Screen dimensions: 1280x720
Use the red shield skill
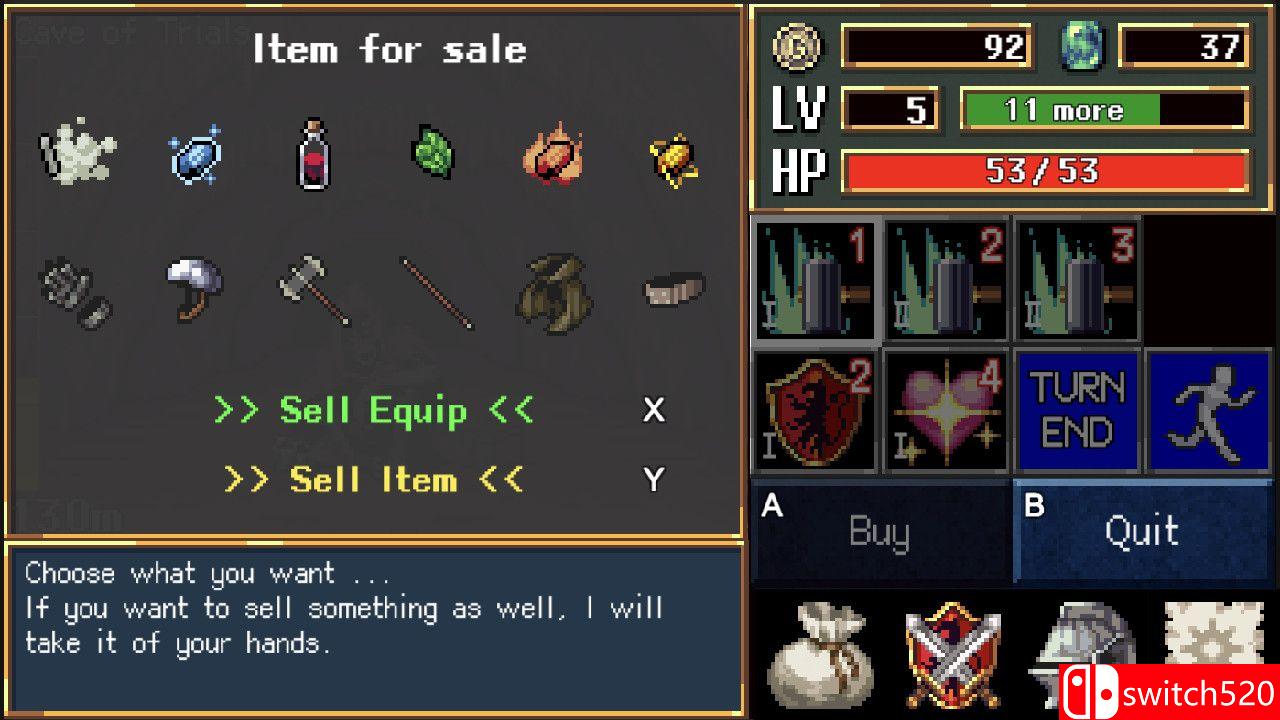pyautogui.click(x=815, y=410)
